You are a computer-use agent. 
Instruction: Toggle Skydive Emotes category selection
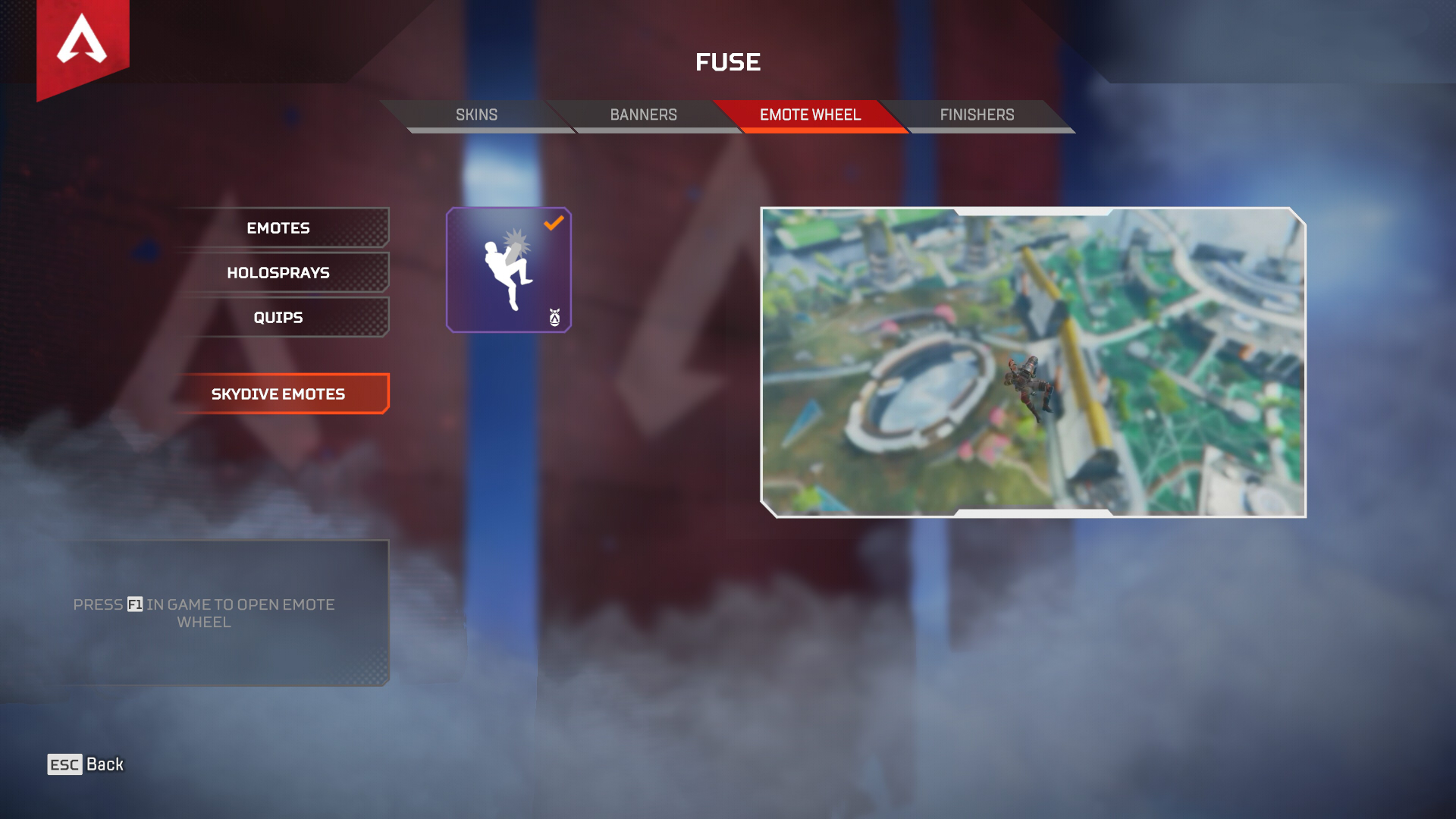(278, 394)
